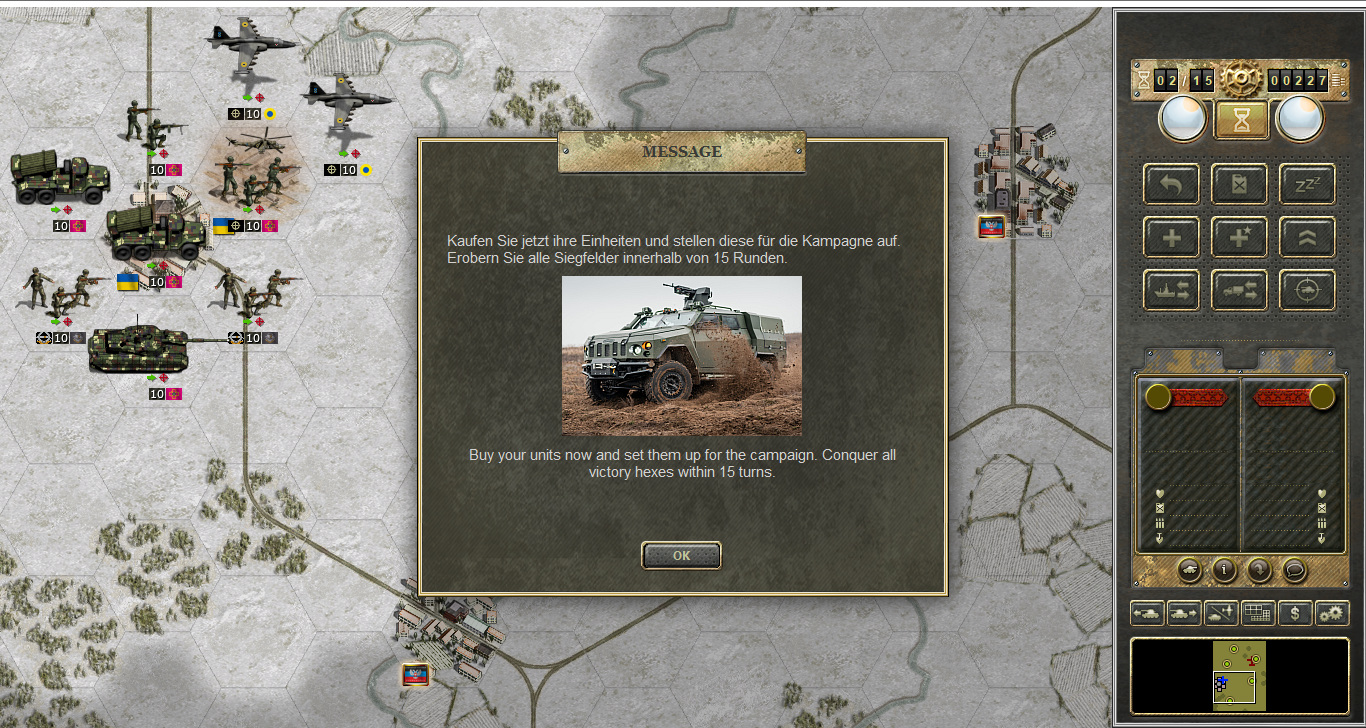Screen dimensions: 1366x728
Task: Select previous unit with left-arrow tank
Action: [1147, 613]
